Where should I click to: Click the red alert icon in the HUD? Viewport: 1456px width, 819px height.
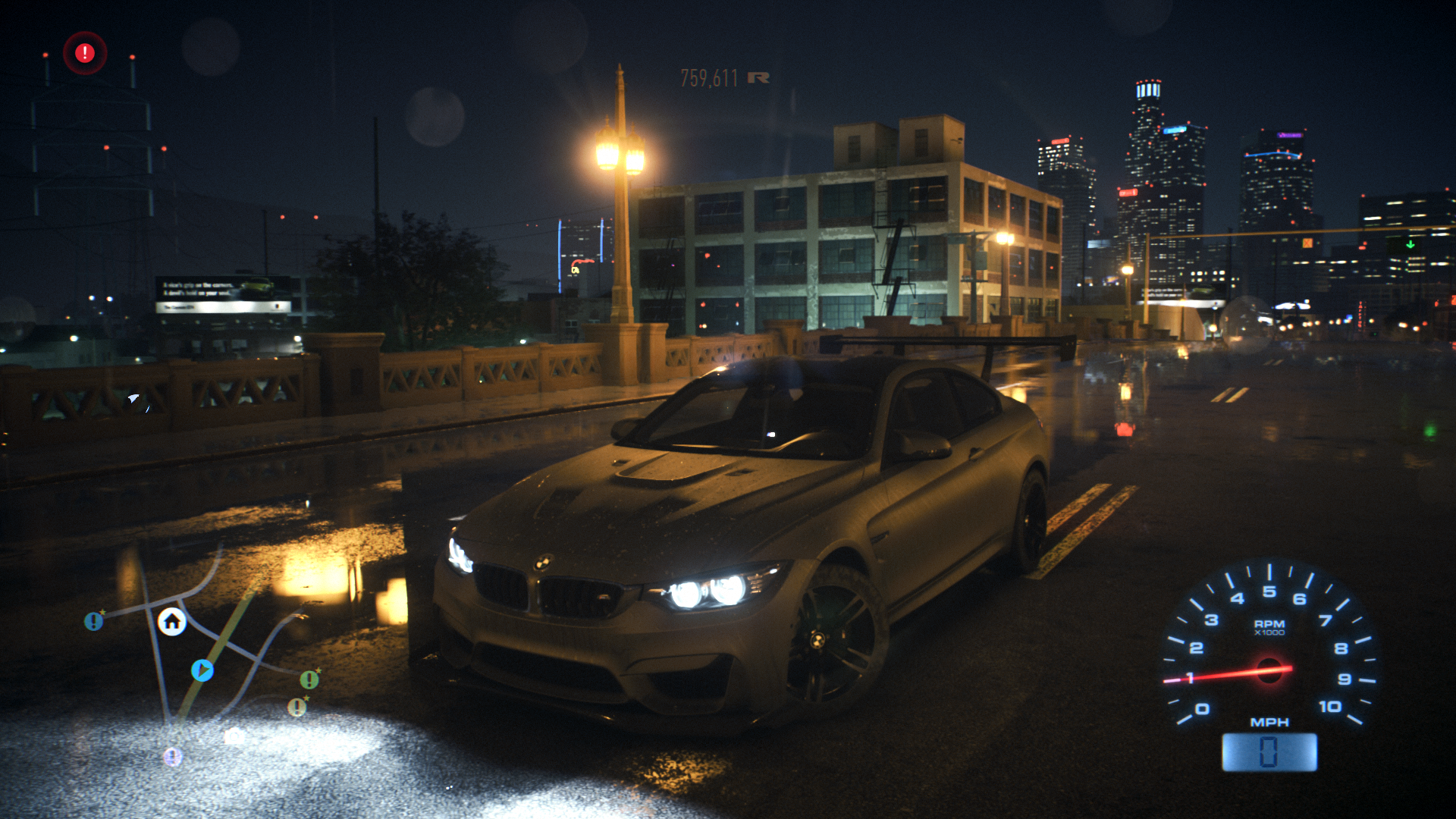click(x=85, y=53)
